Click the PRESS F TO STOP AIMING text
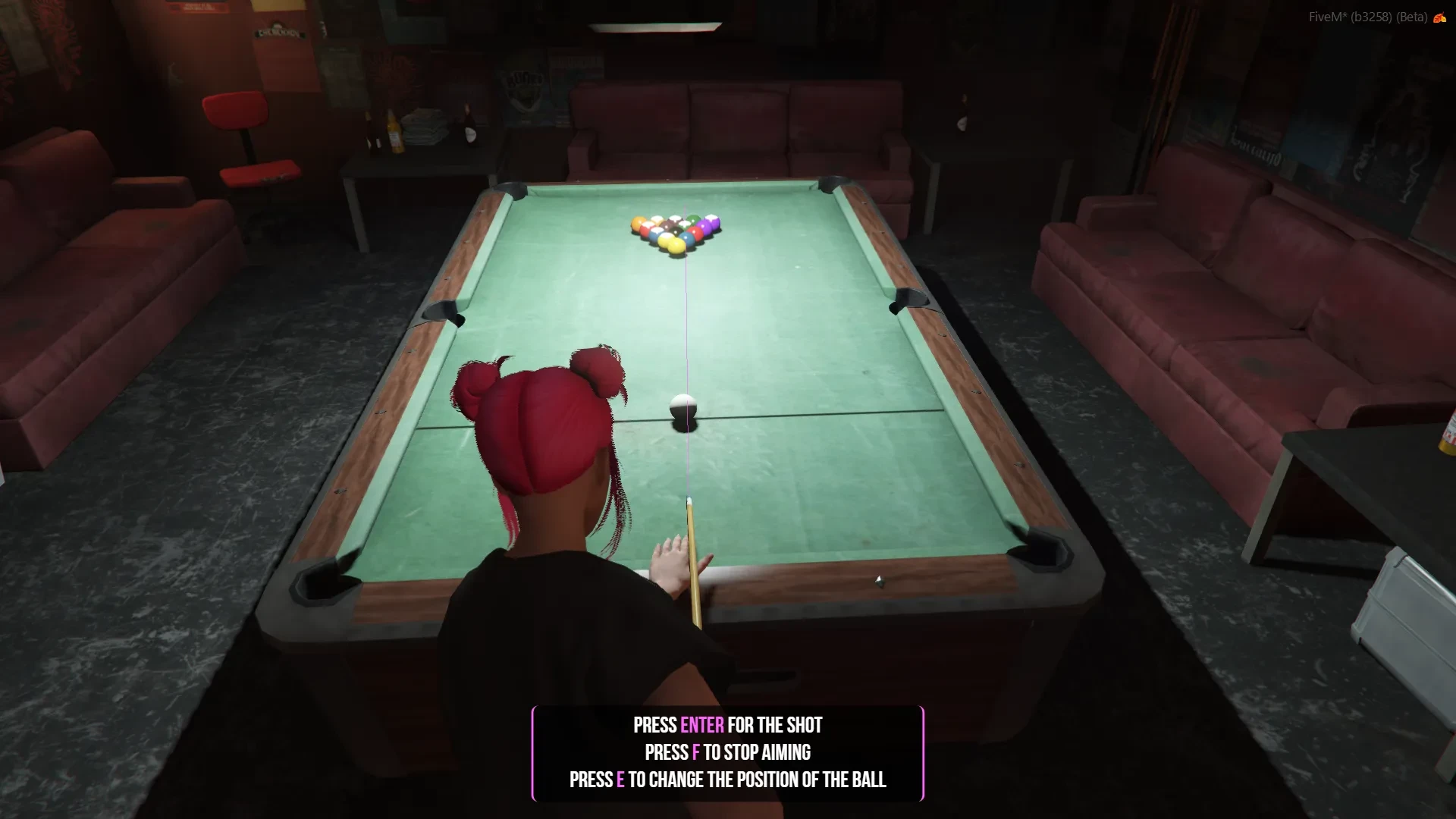 726,752
